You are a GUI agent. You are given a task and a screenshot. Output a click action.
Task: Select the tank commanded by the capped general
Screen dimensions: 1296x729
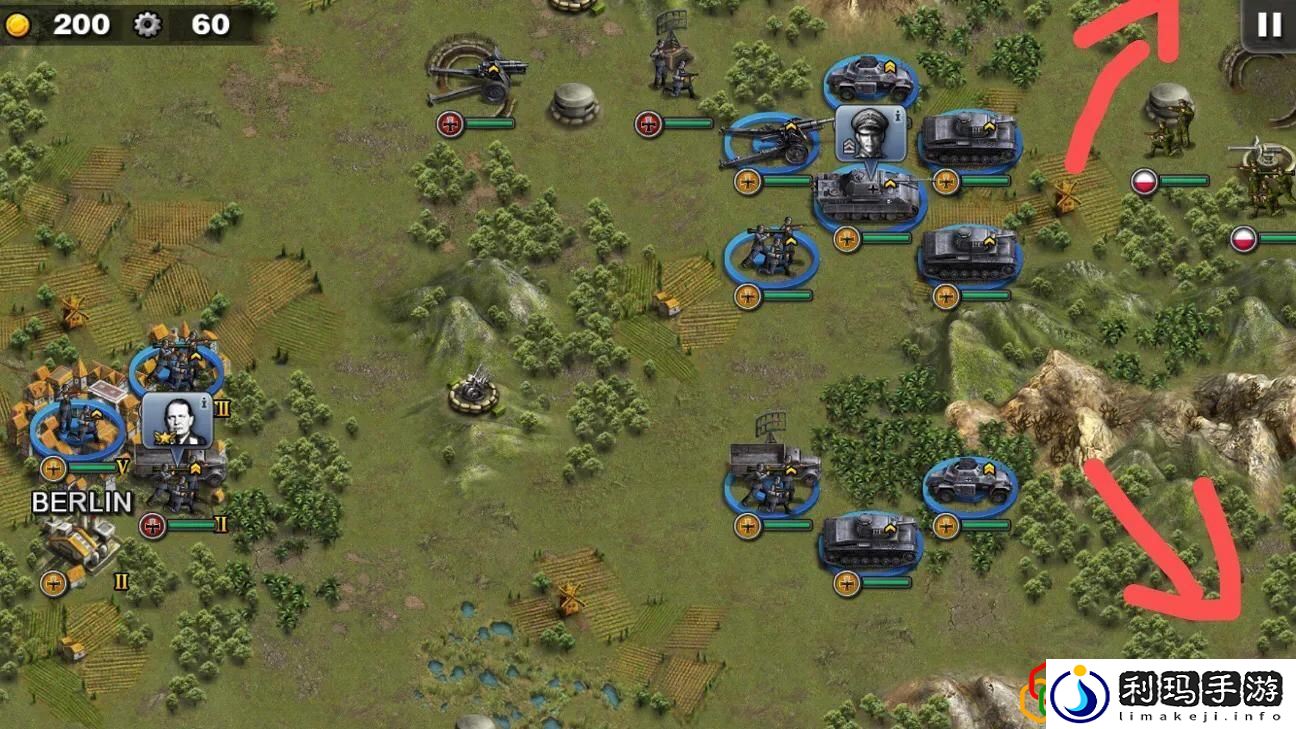coord(868,196)
